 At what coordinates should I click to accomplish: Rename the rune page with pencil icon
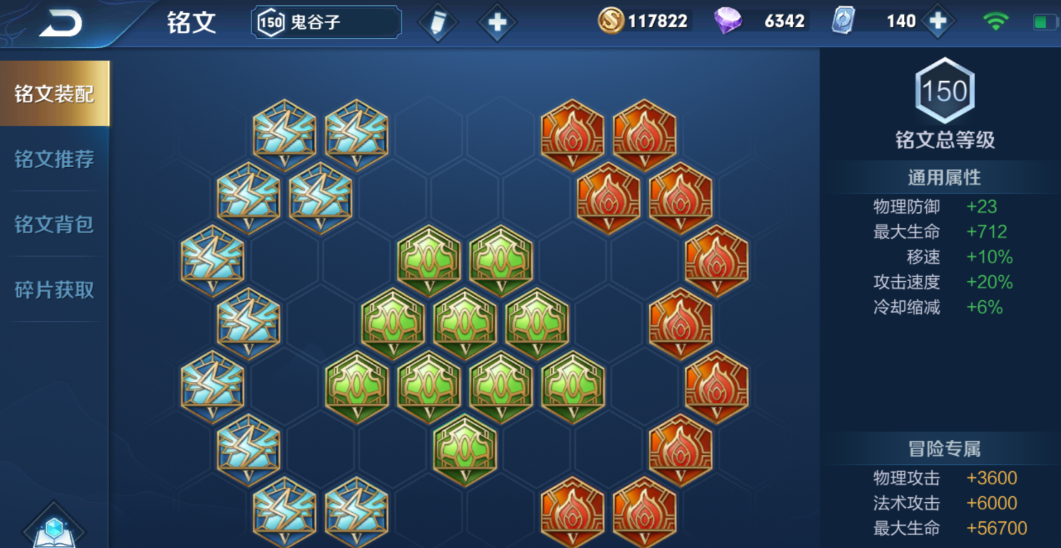(436, 22)
